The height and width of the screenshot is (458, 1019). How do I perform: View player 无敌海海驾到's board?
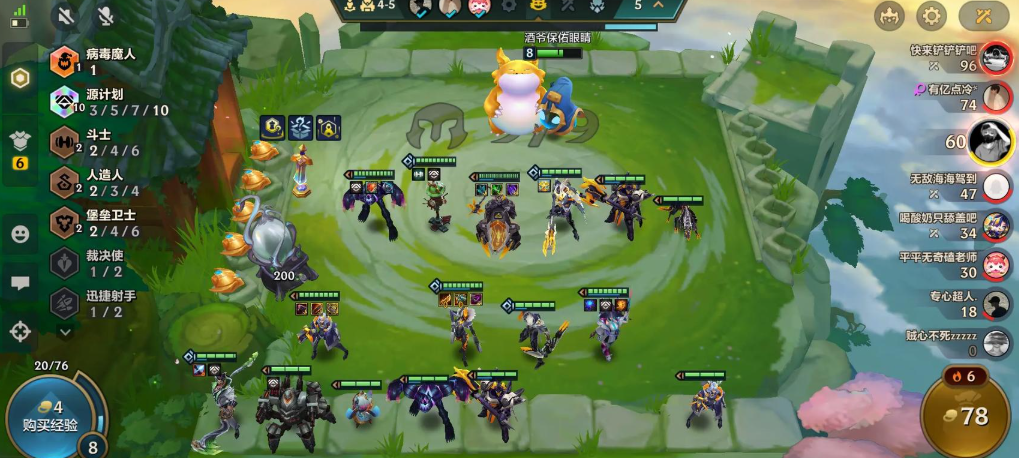click(995, 186)
